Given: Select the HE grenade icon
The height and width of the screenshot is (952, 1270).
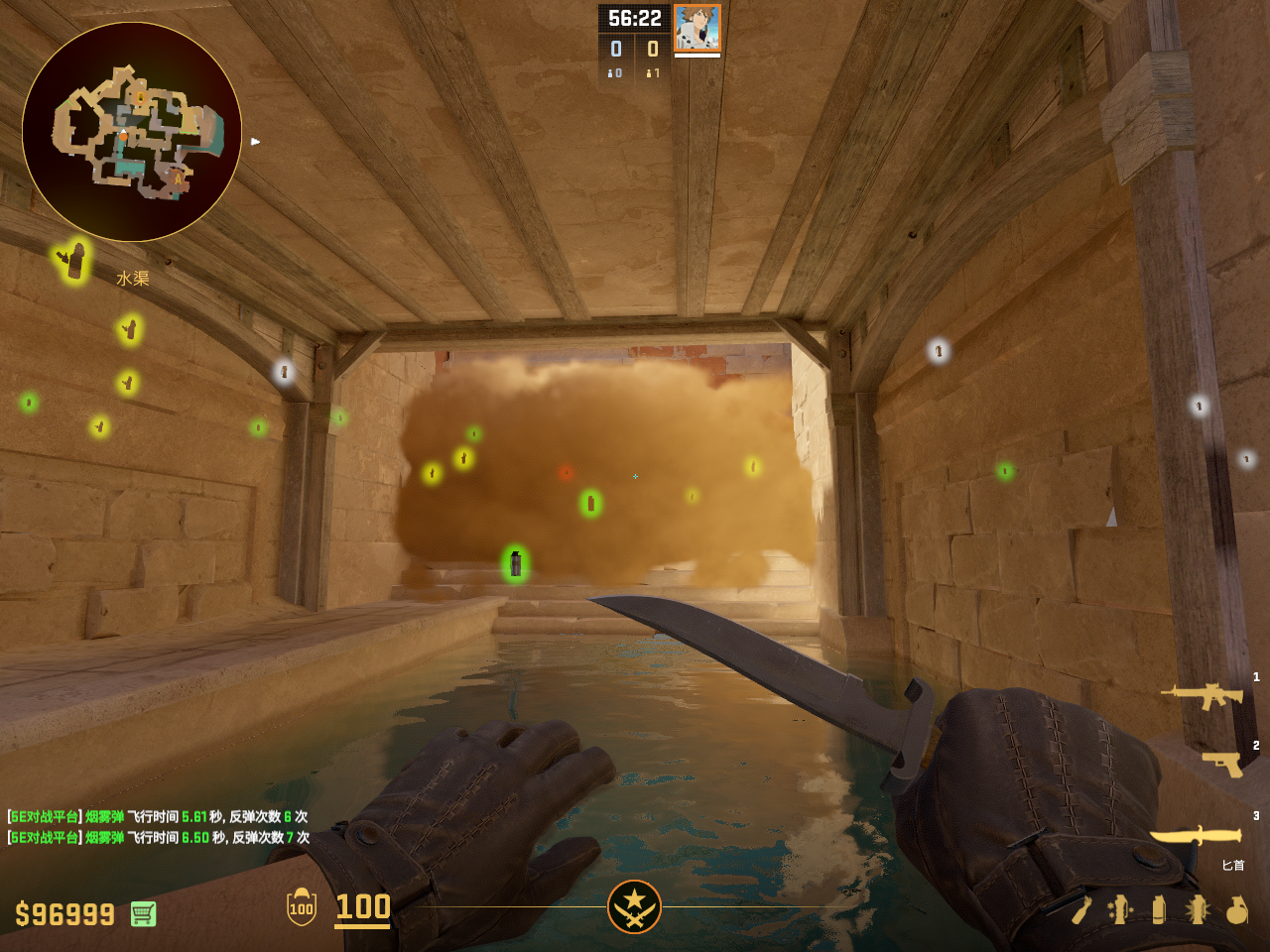Looking at the screenshot, I should [1236, 909].
